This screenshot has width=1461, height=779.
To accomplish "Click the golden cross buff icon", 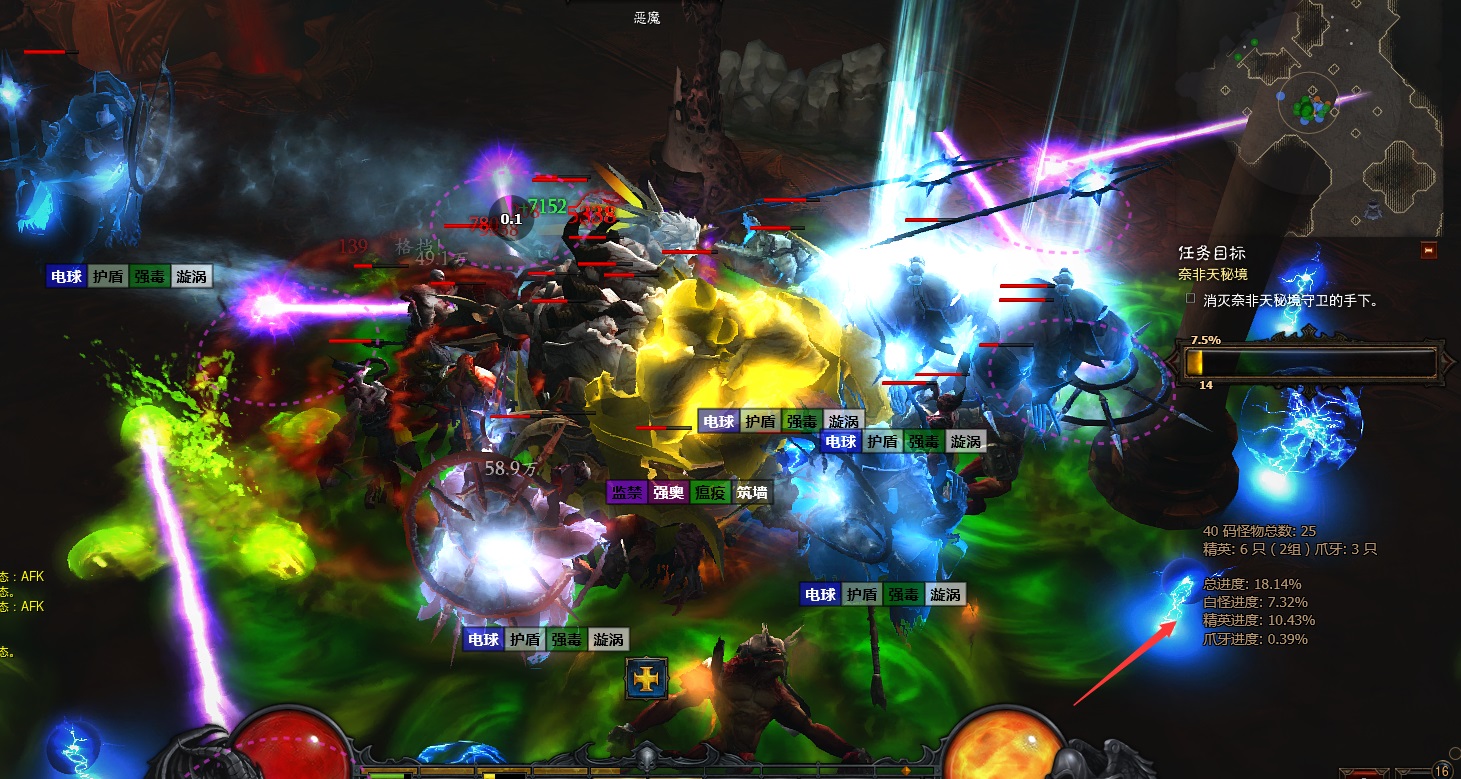I will pyautogui.click(x=647, y=680).
